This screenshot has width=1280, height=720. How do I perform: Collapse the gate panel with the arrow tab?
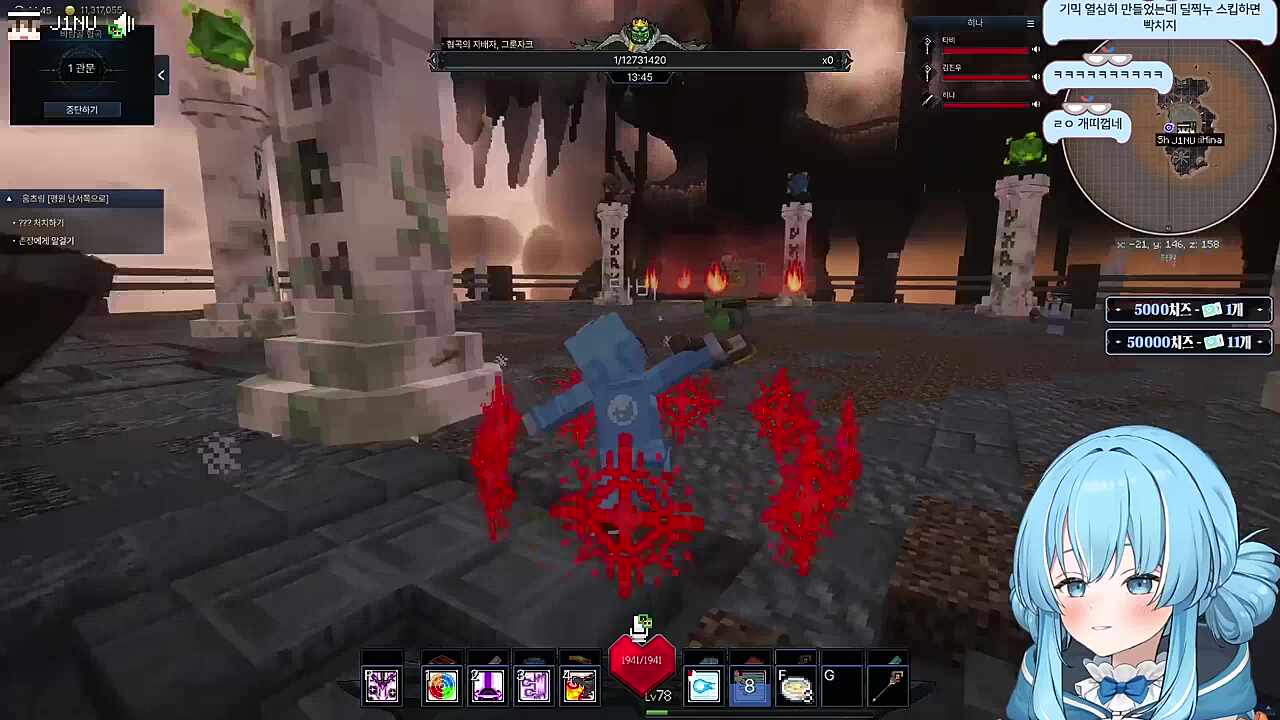[x=161, y=75]
